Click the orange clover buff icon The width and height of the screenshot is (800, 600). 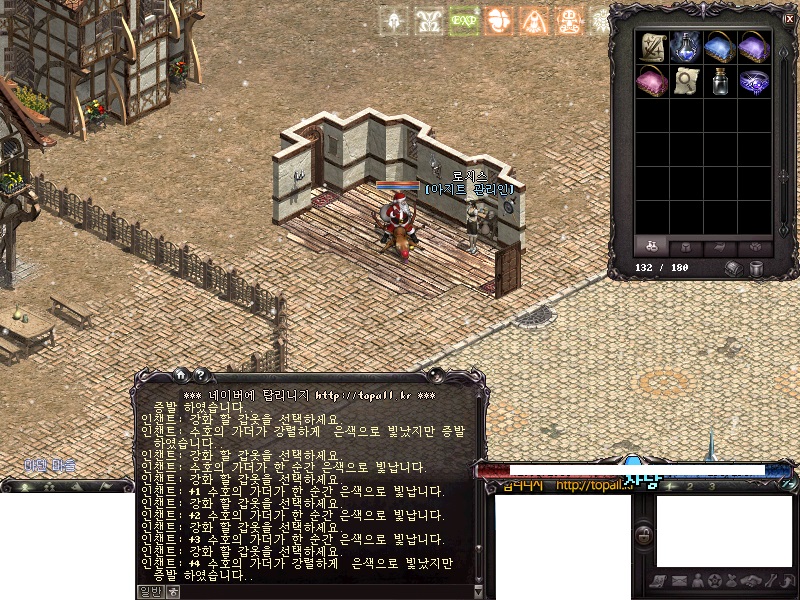point(497,20)
